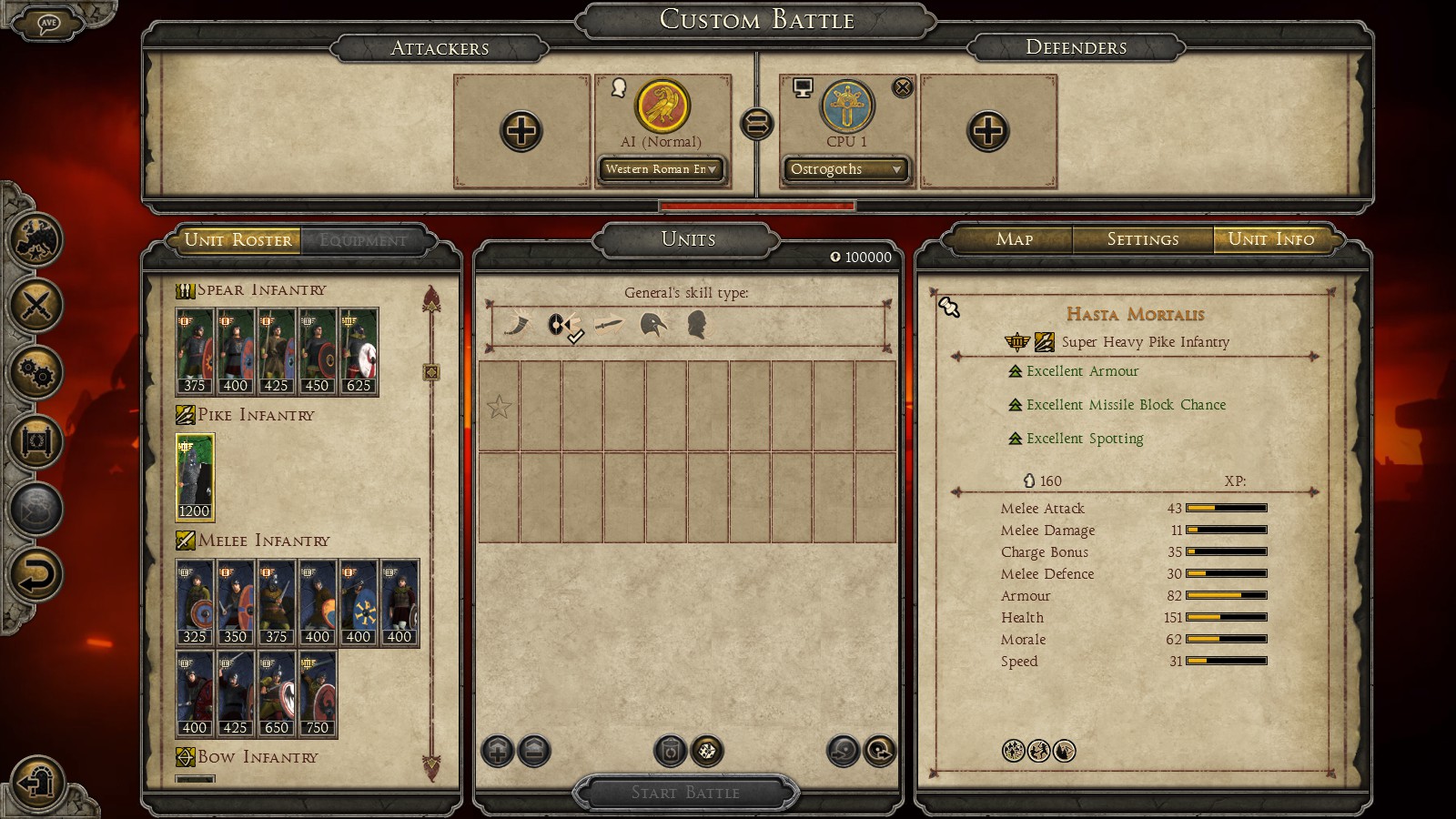Go back with the return arrow button
The width and height of the screenshot is (1456, 819).
(x=36, y=575)
